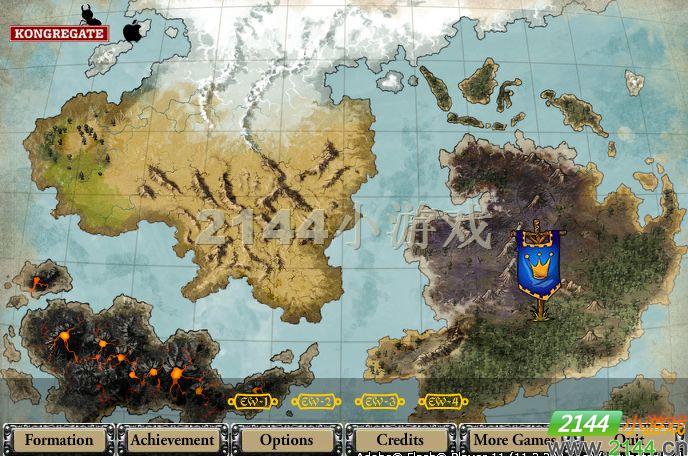Show the game Credits
This screenshot has width=688, height=456.
coord(401,439)
